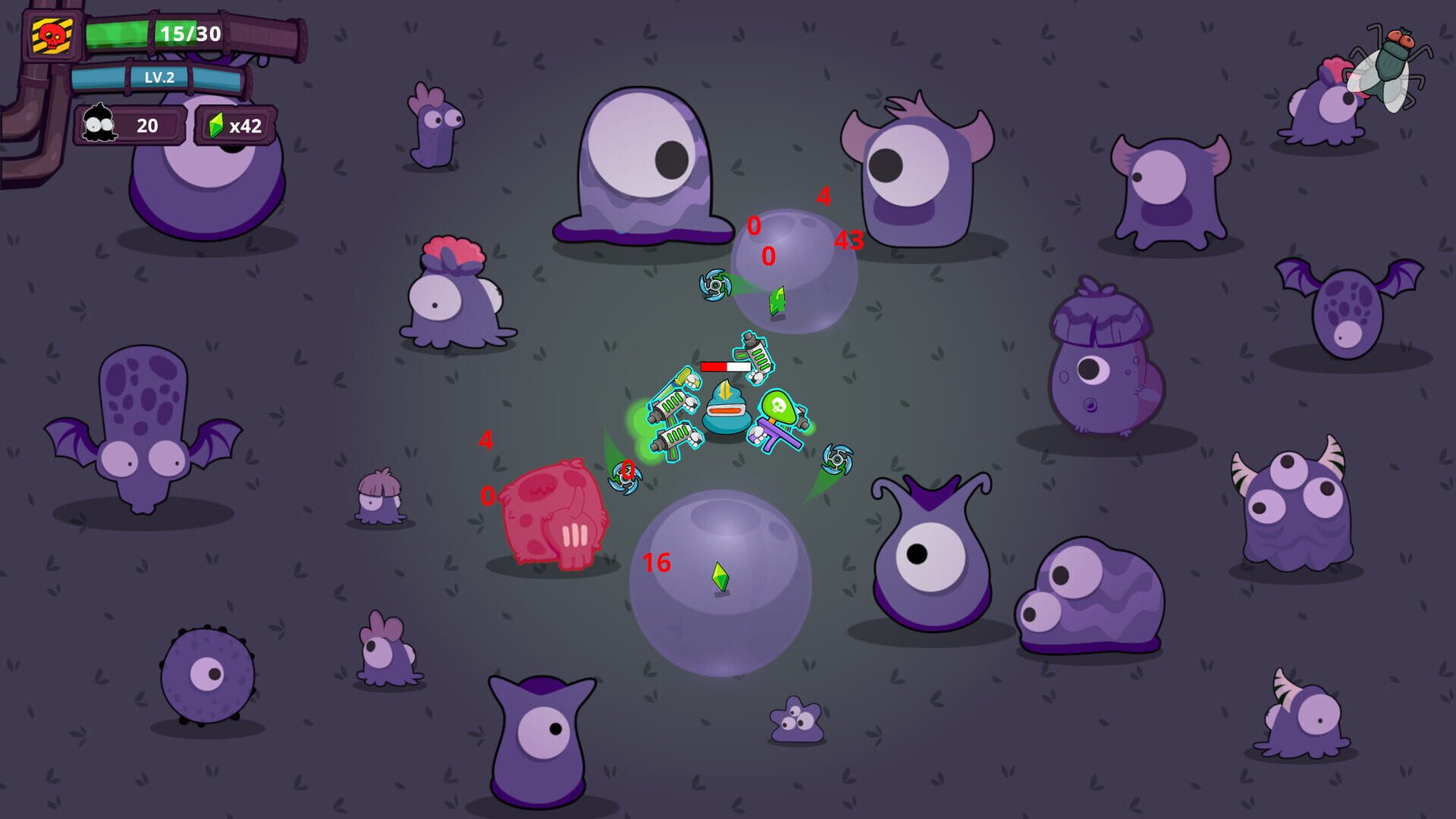The height and width of the screenshot is (819, 1456).
Task: Click the green gem icon in the counter
Action: pyautogui.click(x=215, y=126)
